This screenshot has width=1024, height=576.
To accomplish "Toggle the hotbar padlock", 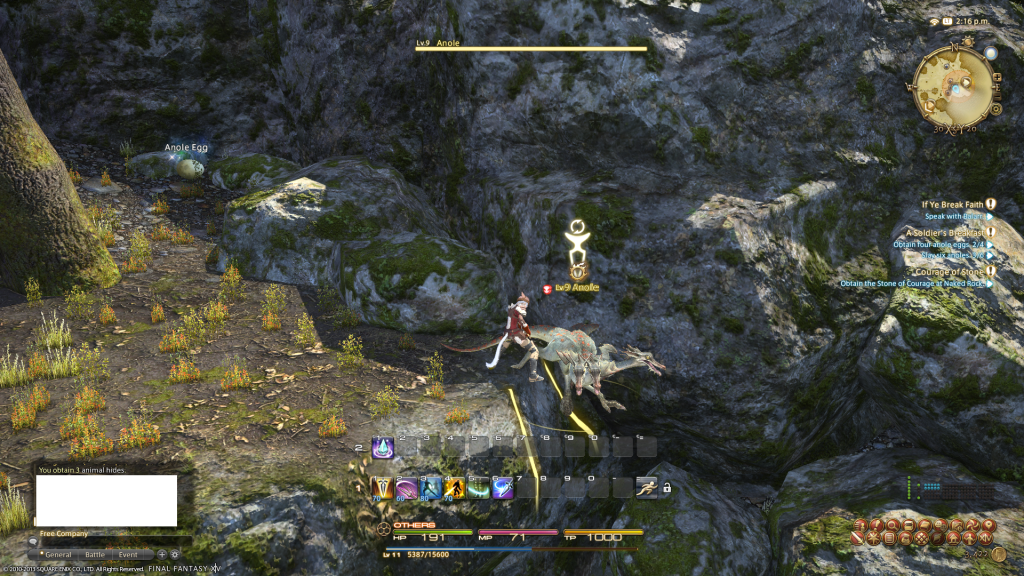I will [667, 488].
